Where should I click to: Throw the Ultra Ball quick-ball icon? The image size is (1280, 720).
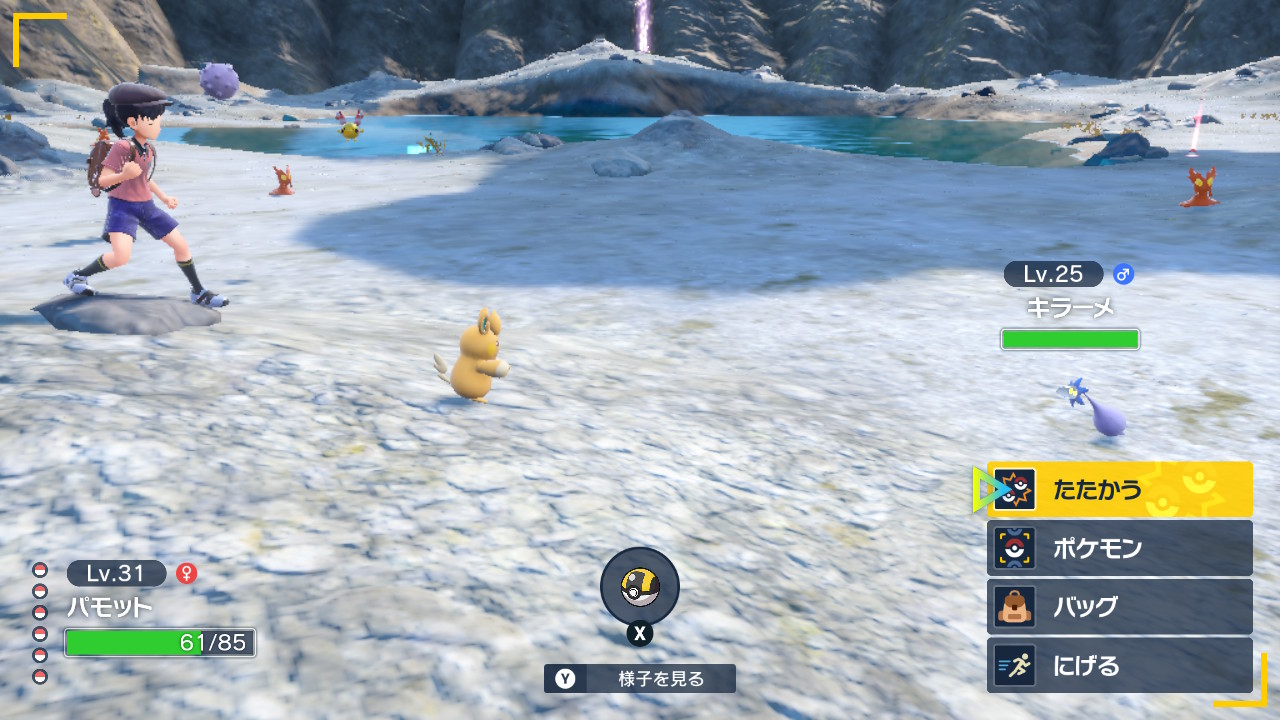point(640,587)
